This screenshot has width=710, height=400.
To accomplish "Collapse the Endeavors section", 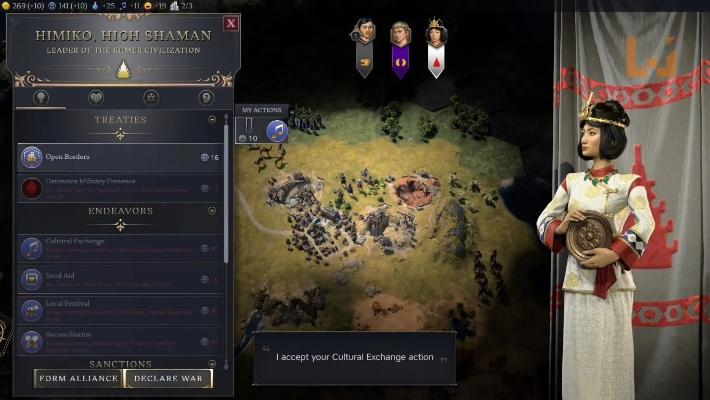I will coord(212,211).
